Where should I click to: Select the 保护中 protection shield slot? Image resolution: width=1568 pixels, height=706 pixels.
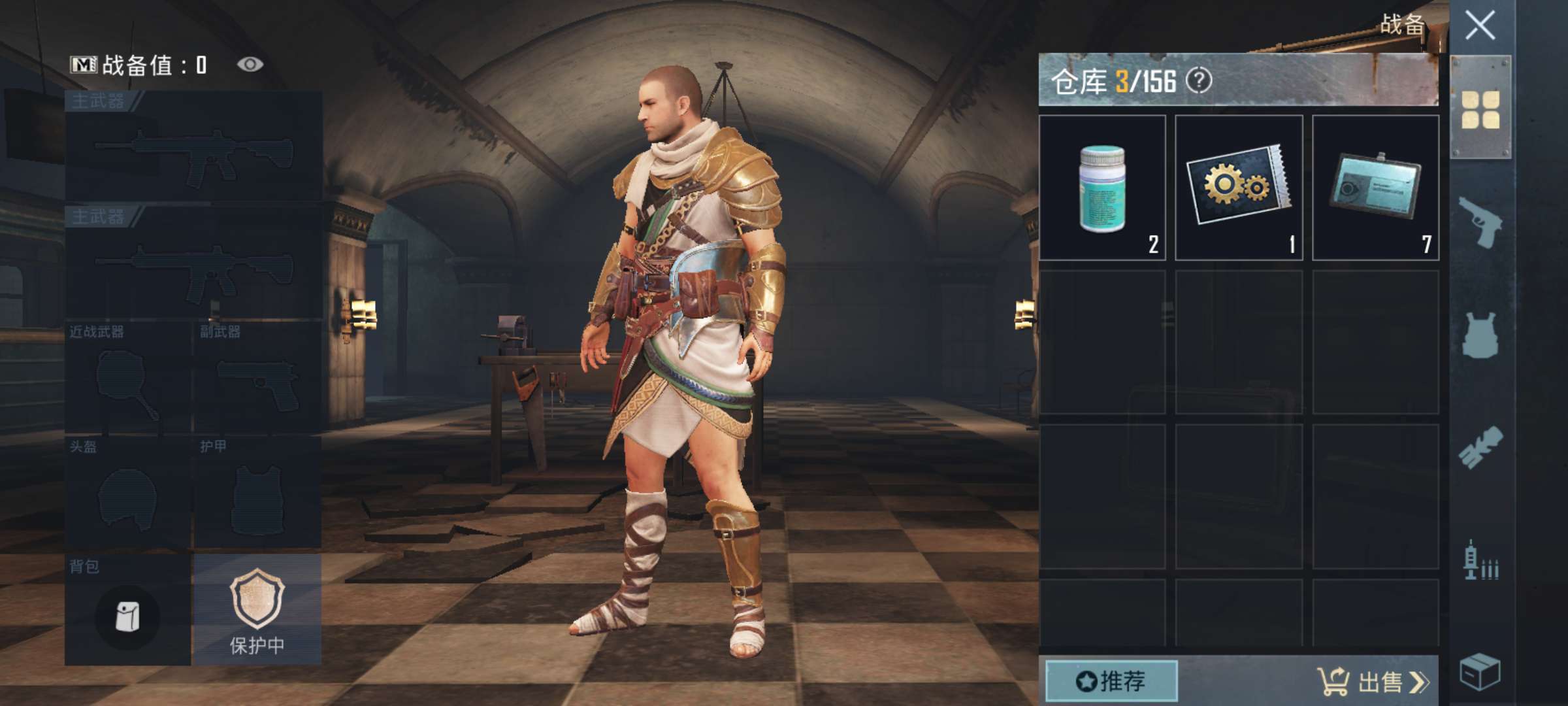[257, 610]
